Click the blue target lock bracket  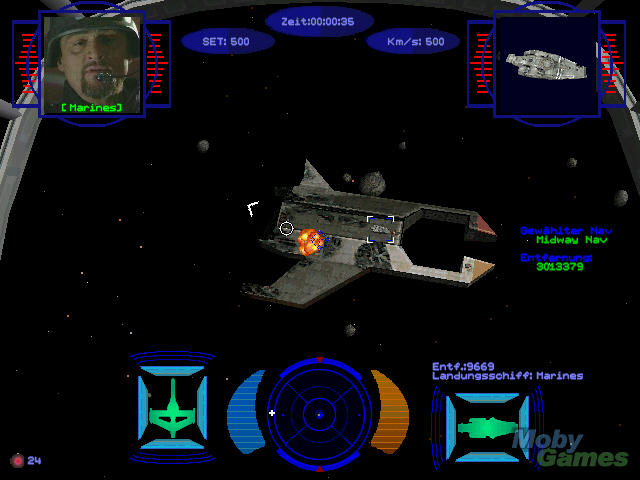[380, 230]
